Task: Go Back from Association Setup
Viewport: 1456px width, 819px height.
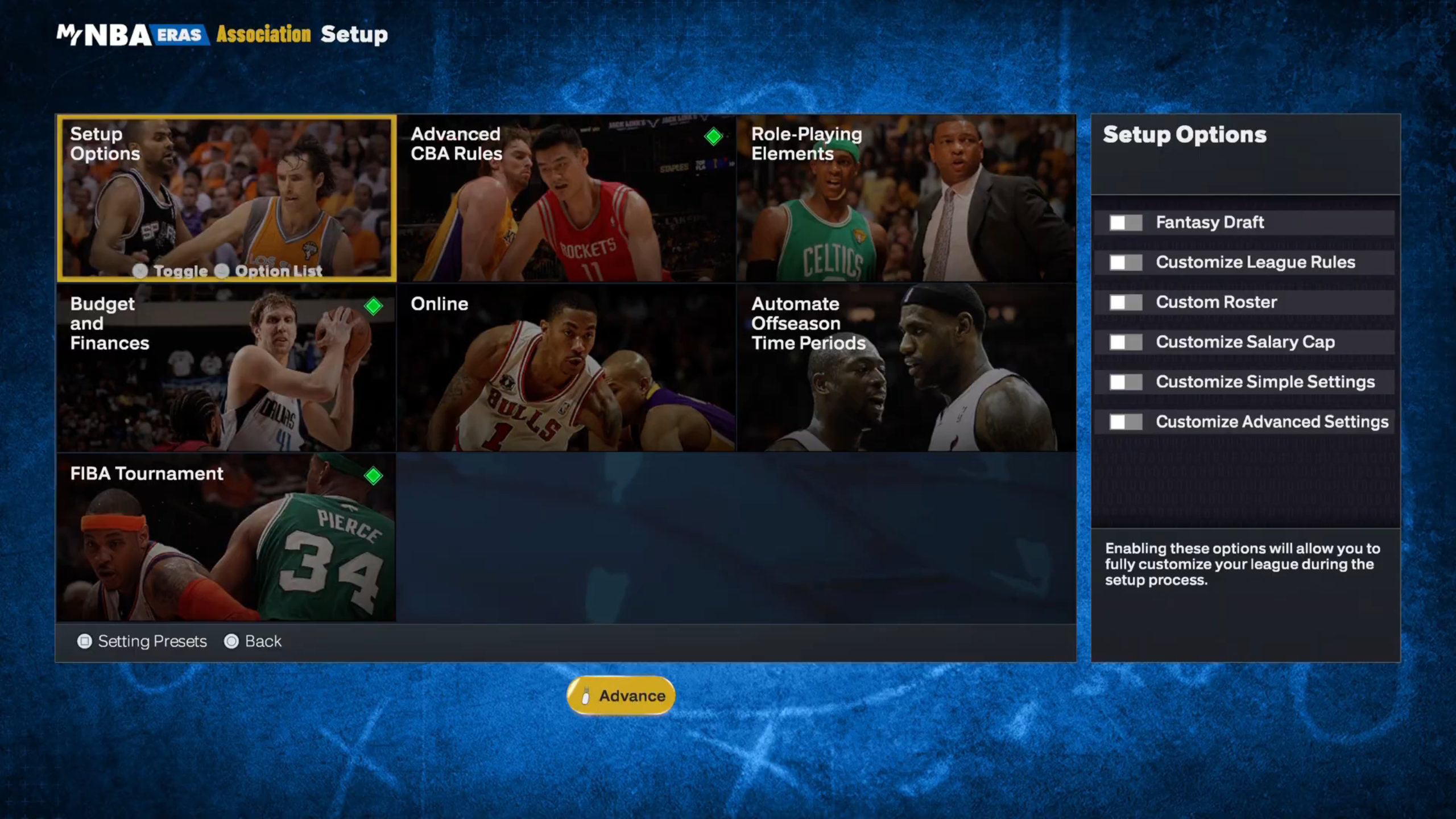Action: [x=253, y=642]
